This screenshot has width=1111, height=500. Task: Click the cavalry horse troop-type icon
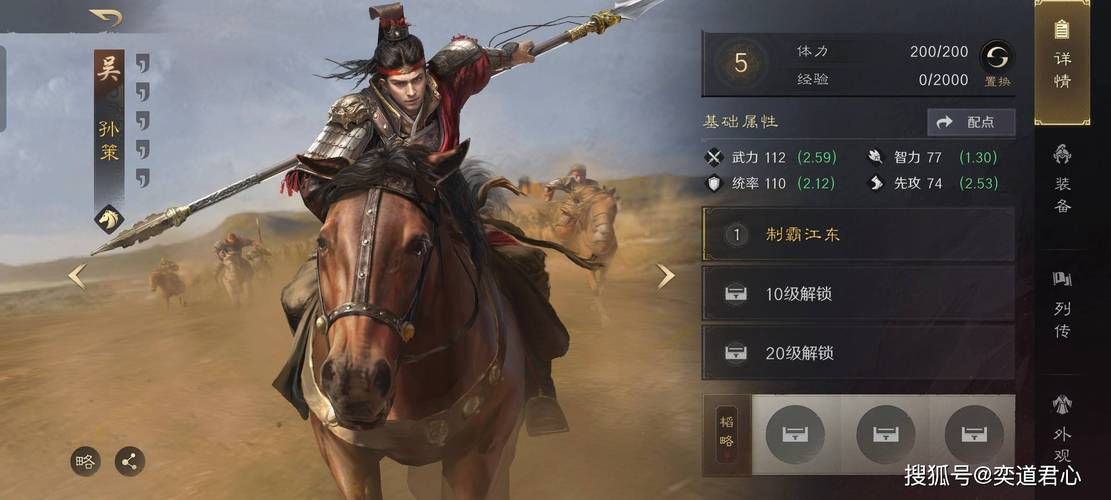(108, 218)
